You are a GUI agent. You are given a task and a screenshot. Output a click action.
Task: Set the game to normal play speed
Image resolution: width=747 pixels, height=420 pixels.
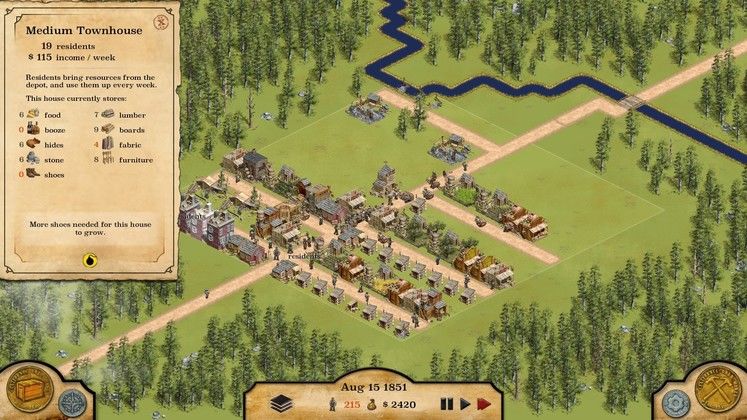[x=464, y=404]
